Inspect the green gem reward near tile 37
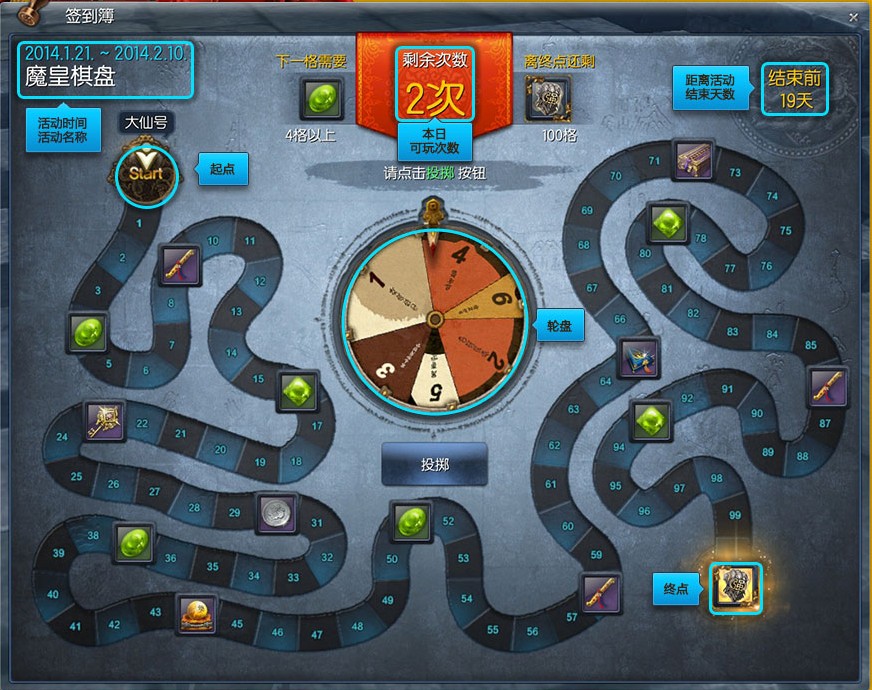Viewport: 872px width, 690px height. click(x=132, y=543)
